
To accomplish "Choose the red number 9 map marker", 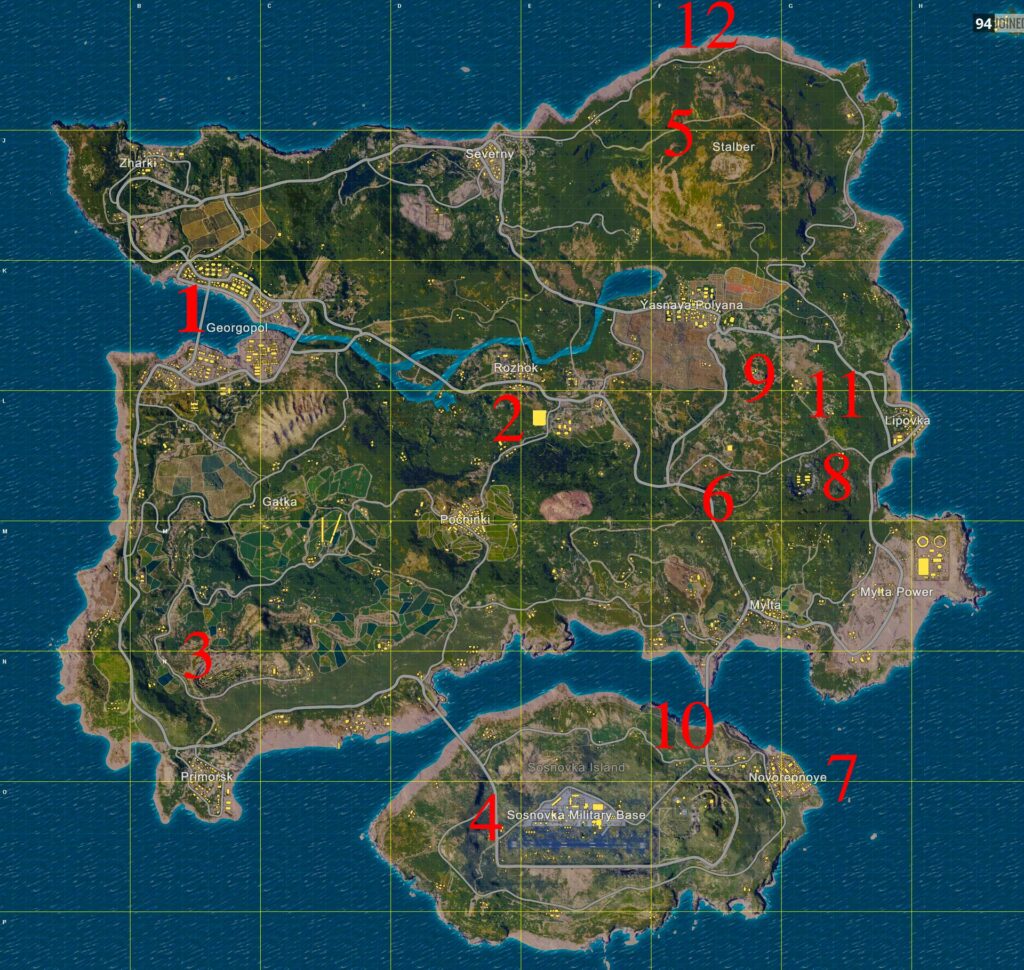I will [x=758, y=375].
